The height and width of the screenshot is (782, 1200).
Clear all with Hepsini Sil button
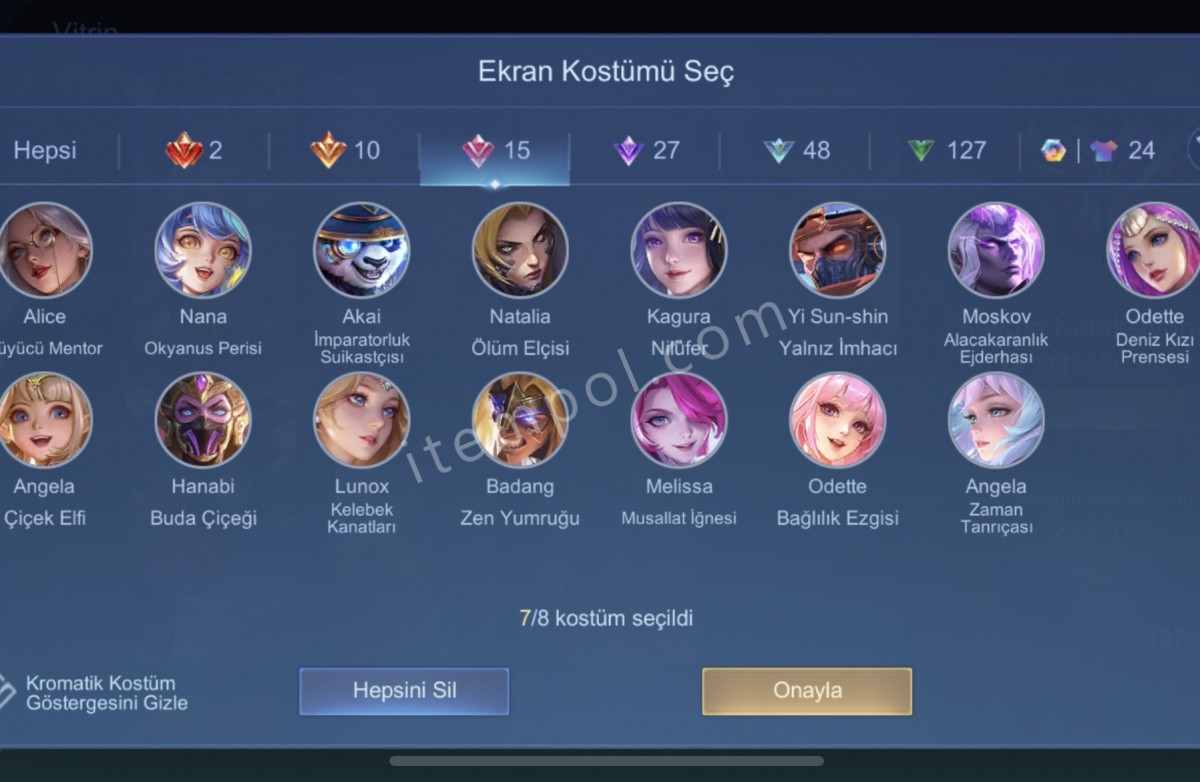coord(404,691)
